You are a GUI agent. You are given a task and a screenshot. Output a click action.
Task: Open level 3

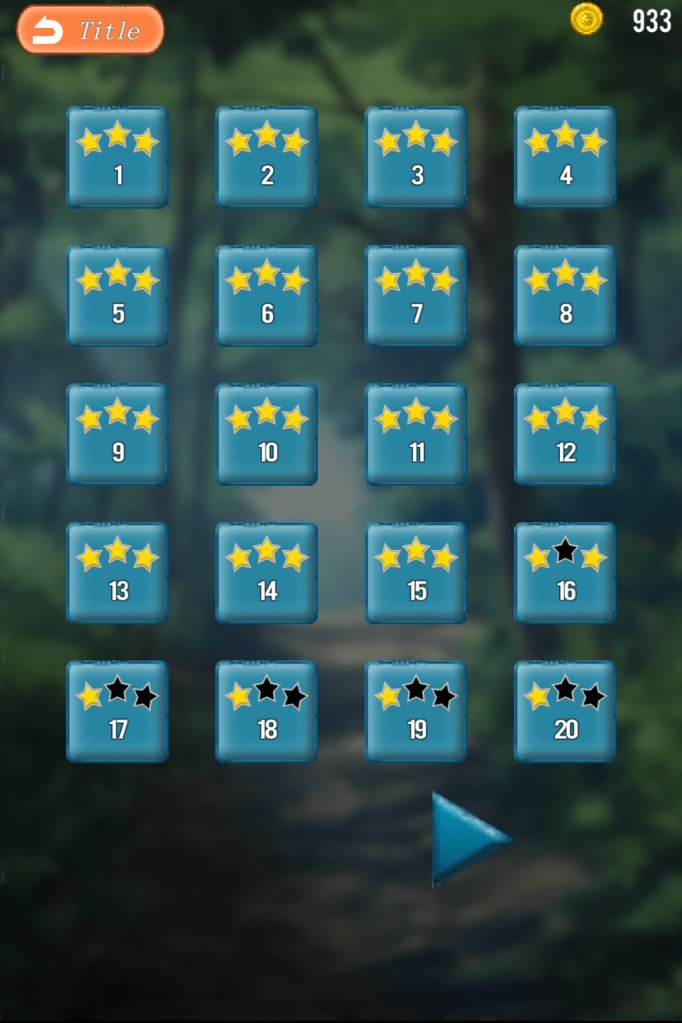[x=416, y=157]
